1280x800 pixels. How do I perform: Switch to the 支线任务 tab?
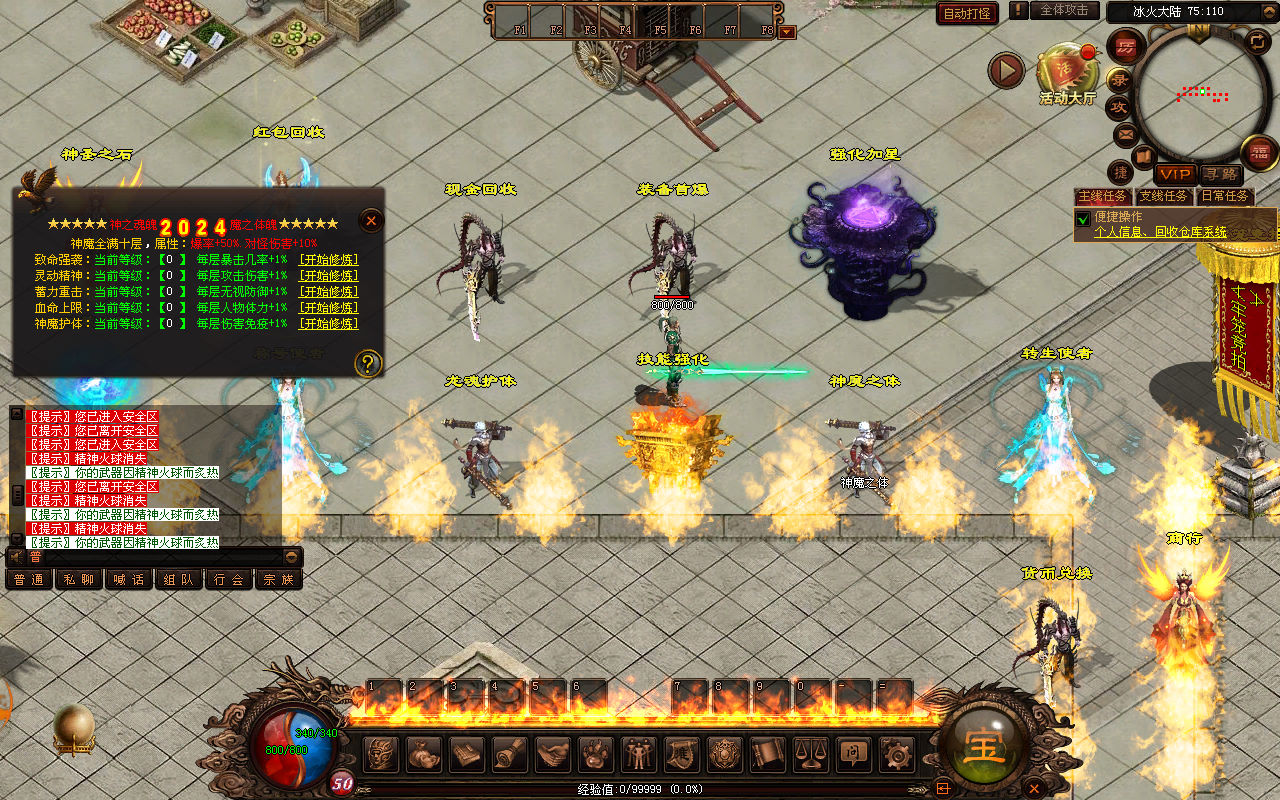coord(1163,196)
